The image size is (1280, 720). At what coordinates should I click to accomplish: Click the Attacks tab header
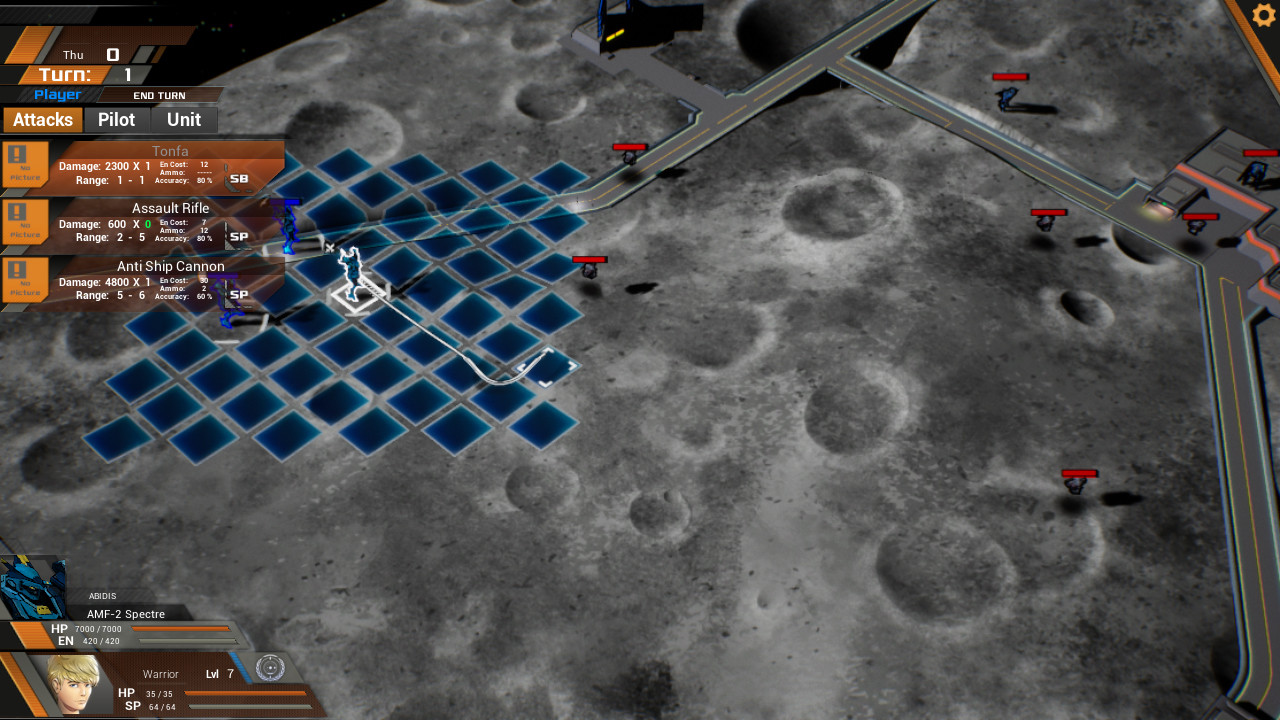coord(43,119)
